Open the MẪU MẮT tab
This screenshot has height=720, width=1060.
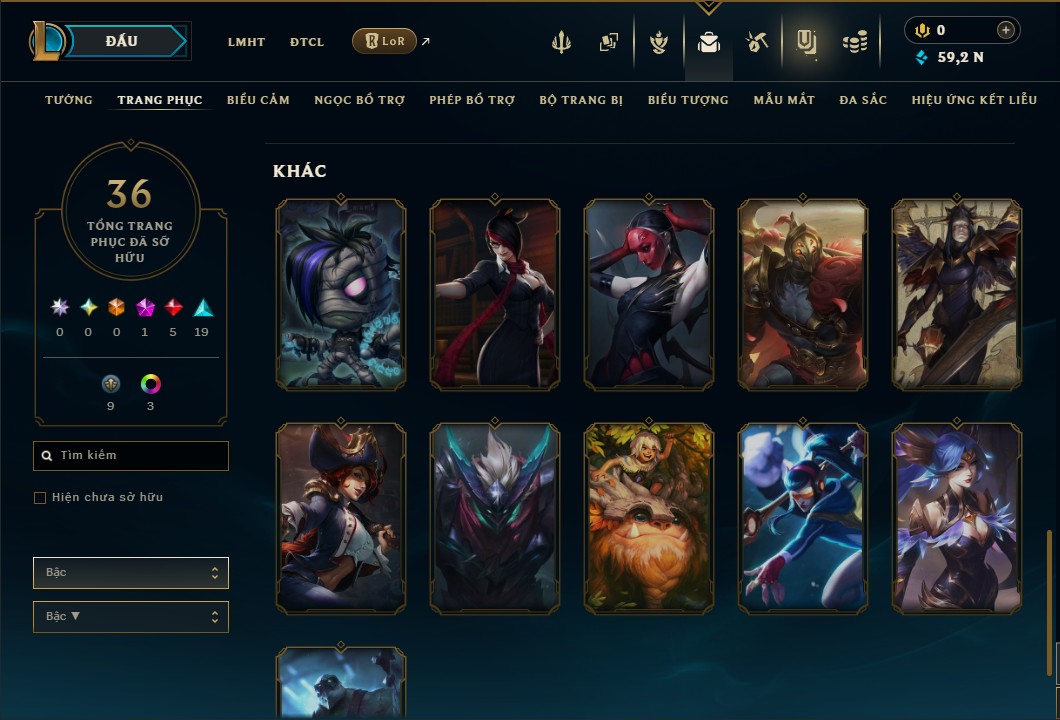point(784,100)
